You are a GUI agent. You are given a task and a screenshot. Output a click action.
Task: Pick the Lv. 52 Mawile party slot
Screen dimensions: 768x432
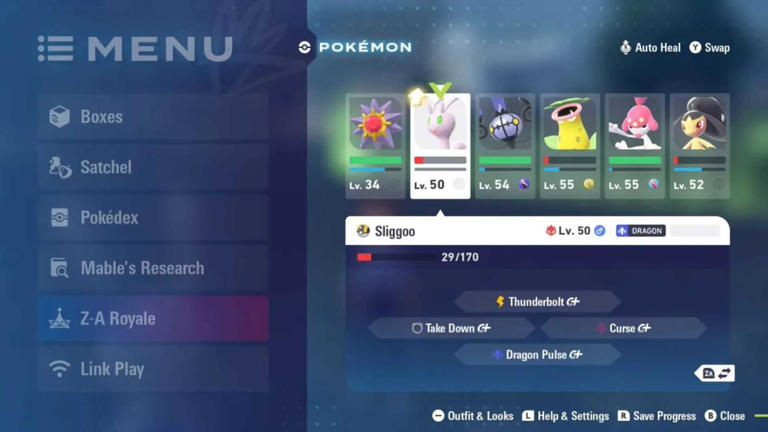[x=699, y=146]
